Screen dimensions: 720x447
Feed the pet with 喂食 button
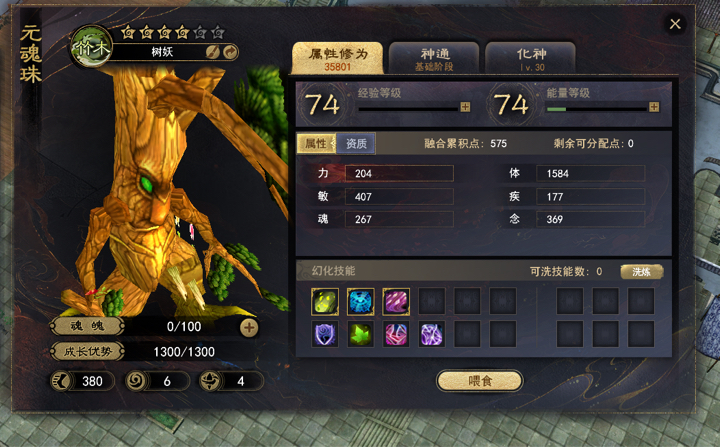pos(479,380)
